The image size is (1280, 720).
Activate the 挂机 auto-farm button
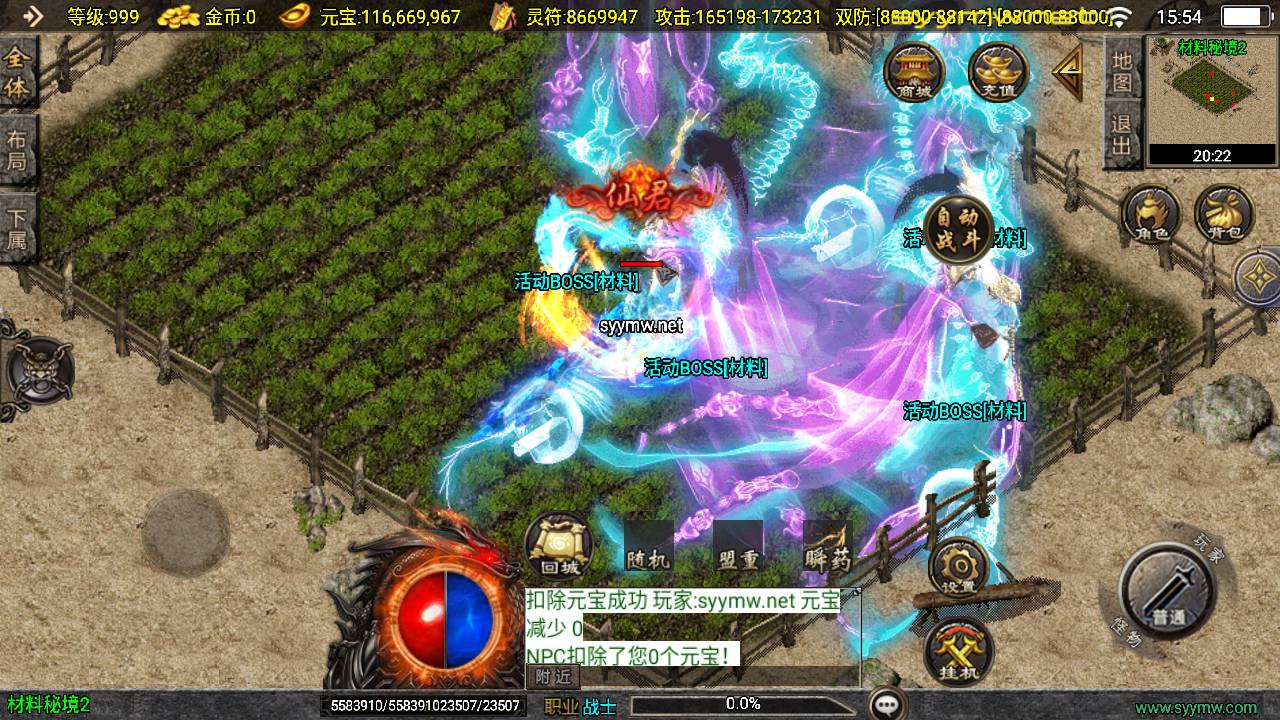tap(958, 653)
